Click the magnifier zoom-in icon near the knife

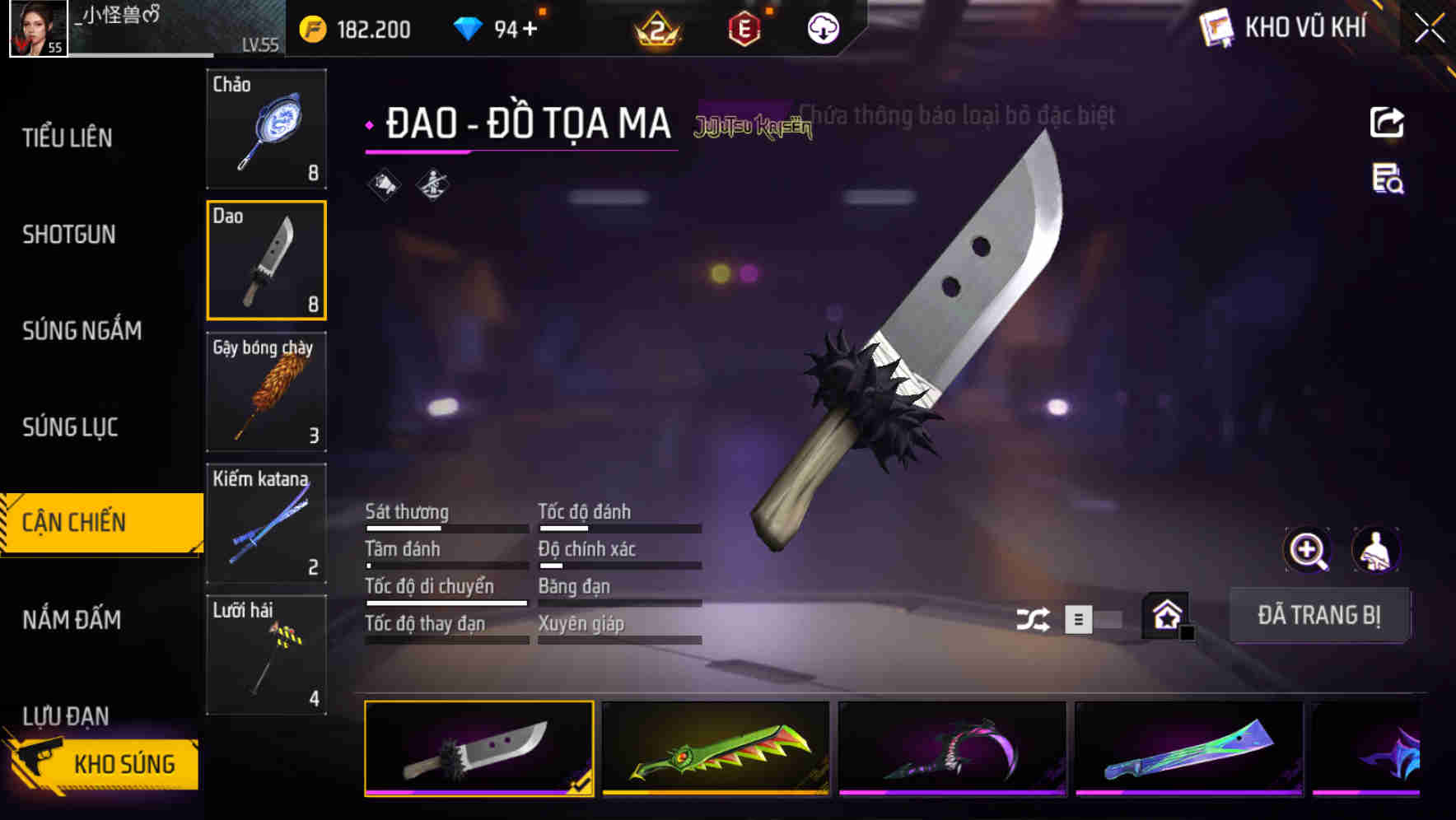coord(1305,550)
